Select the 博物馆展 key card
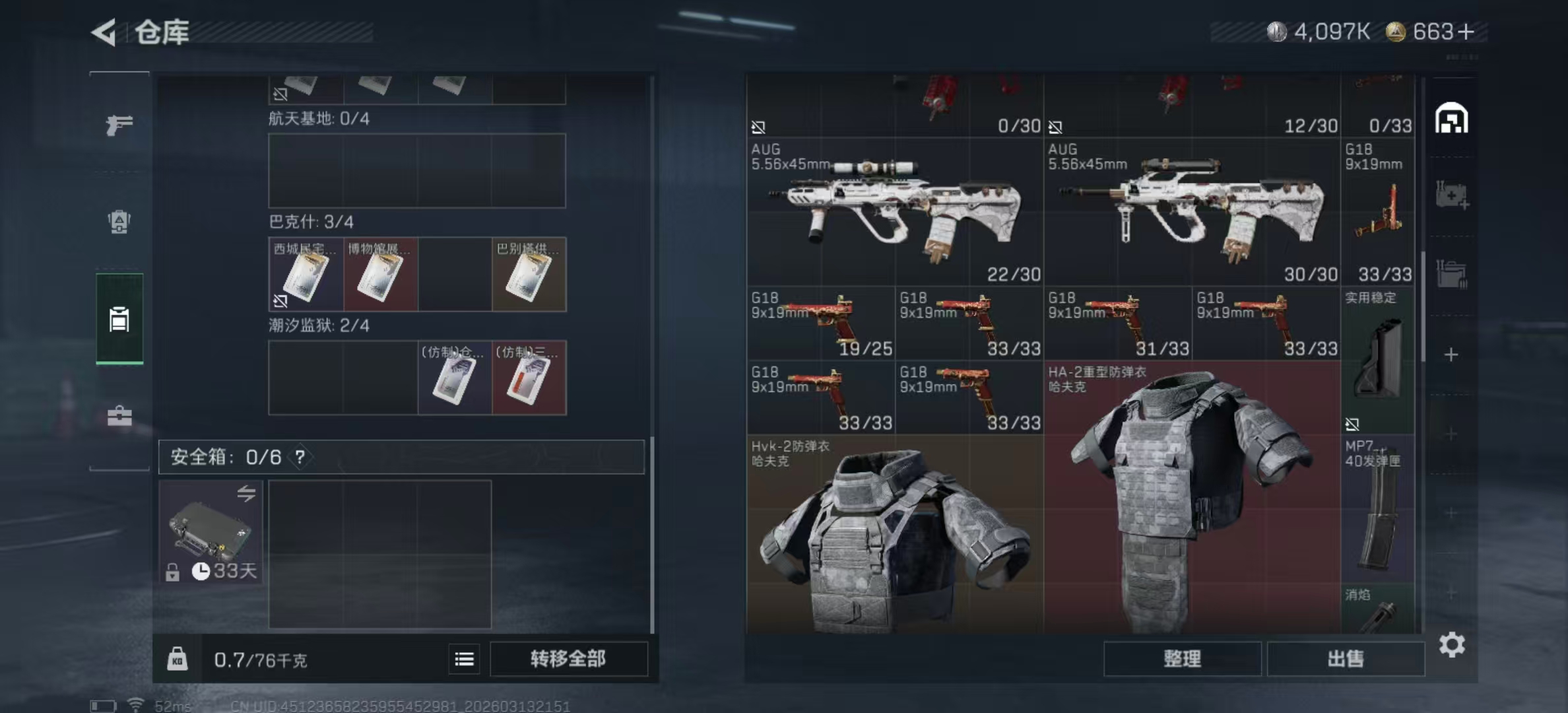This screenshot has height=713, width=1568. [x=380, y=275]
